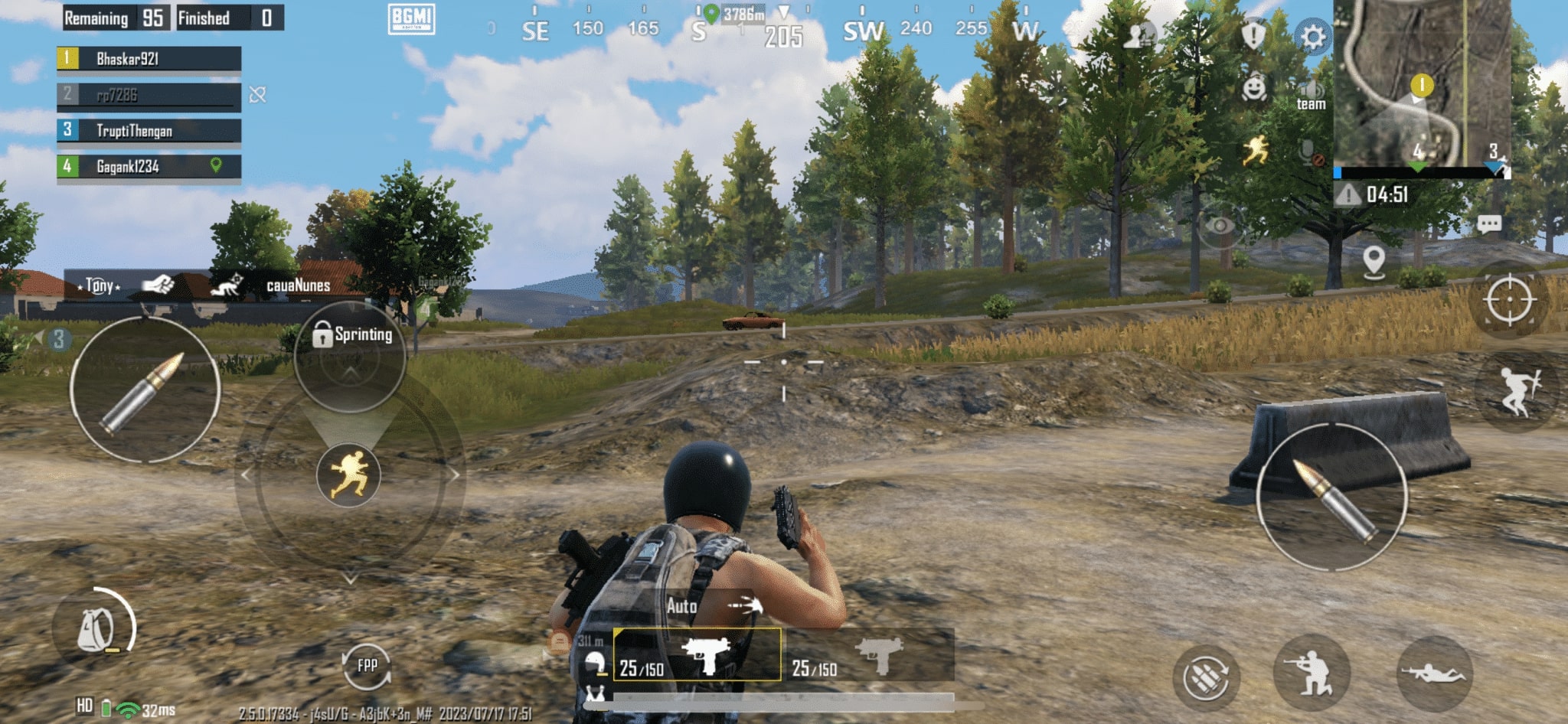Image resolution: width=1568 pixels, height=724 pixels.
Task: Tap the backpack inventory button
Action: click(96, 629)
